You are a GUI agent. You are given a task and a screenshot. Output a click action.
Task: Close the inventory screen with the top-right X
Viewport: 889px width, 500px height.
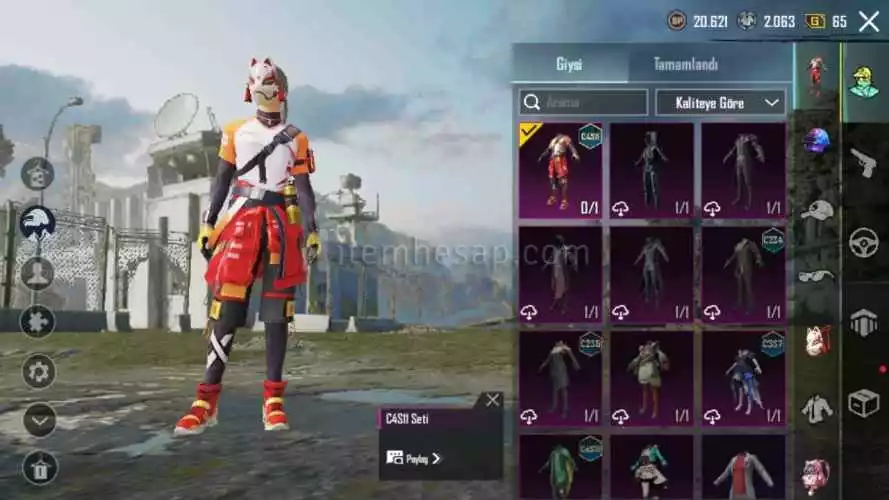click(868, 21)
